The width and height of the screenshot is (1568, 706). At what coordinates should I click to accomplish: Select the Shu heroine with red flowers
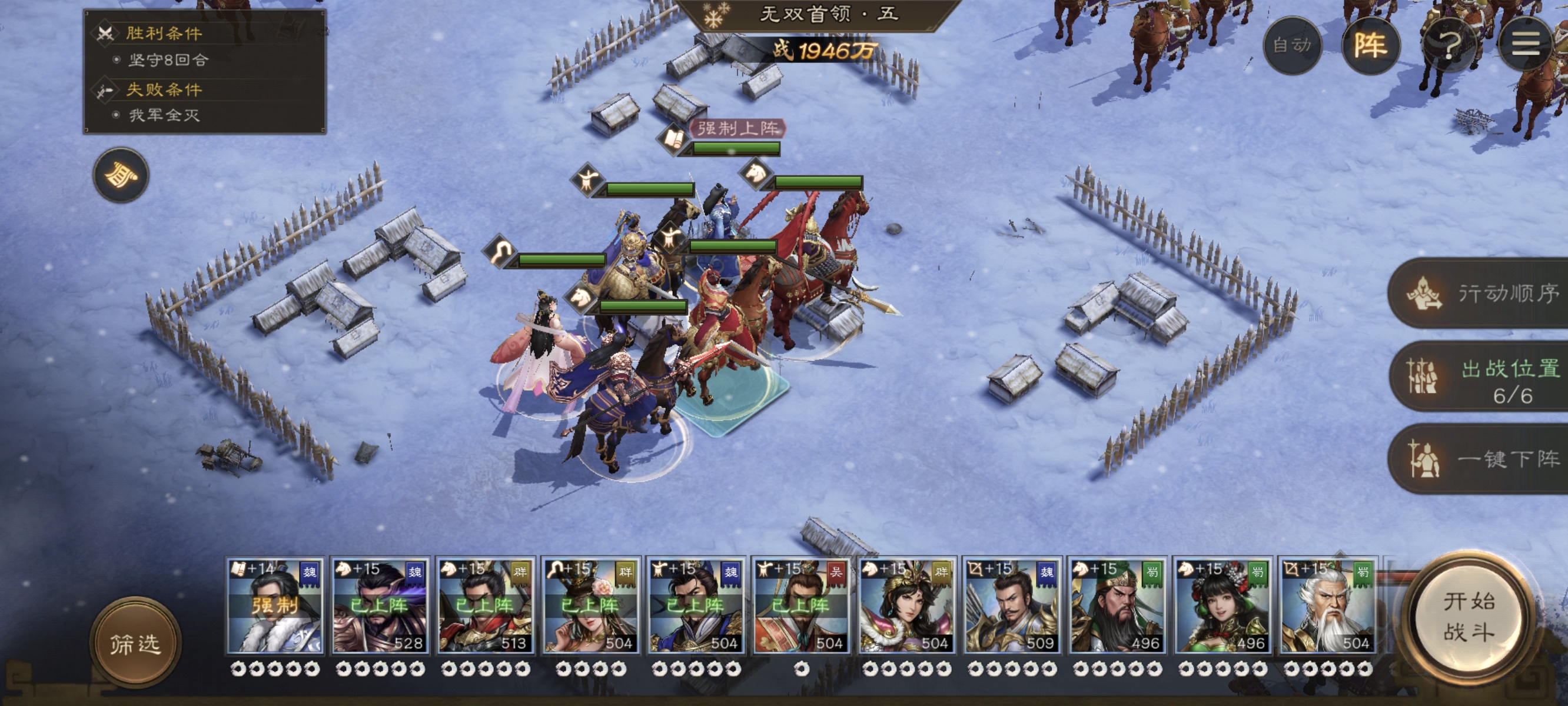tap(1222, 606)
